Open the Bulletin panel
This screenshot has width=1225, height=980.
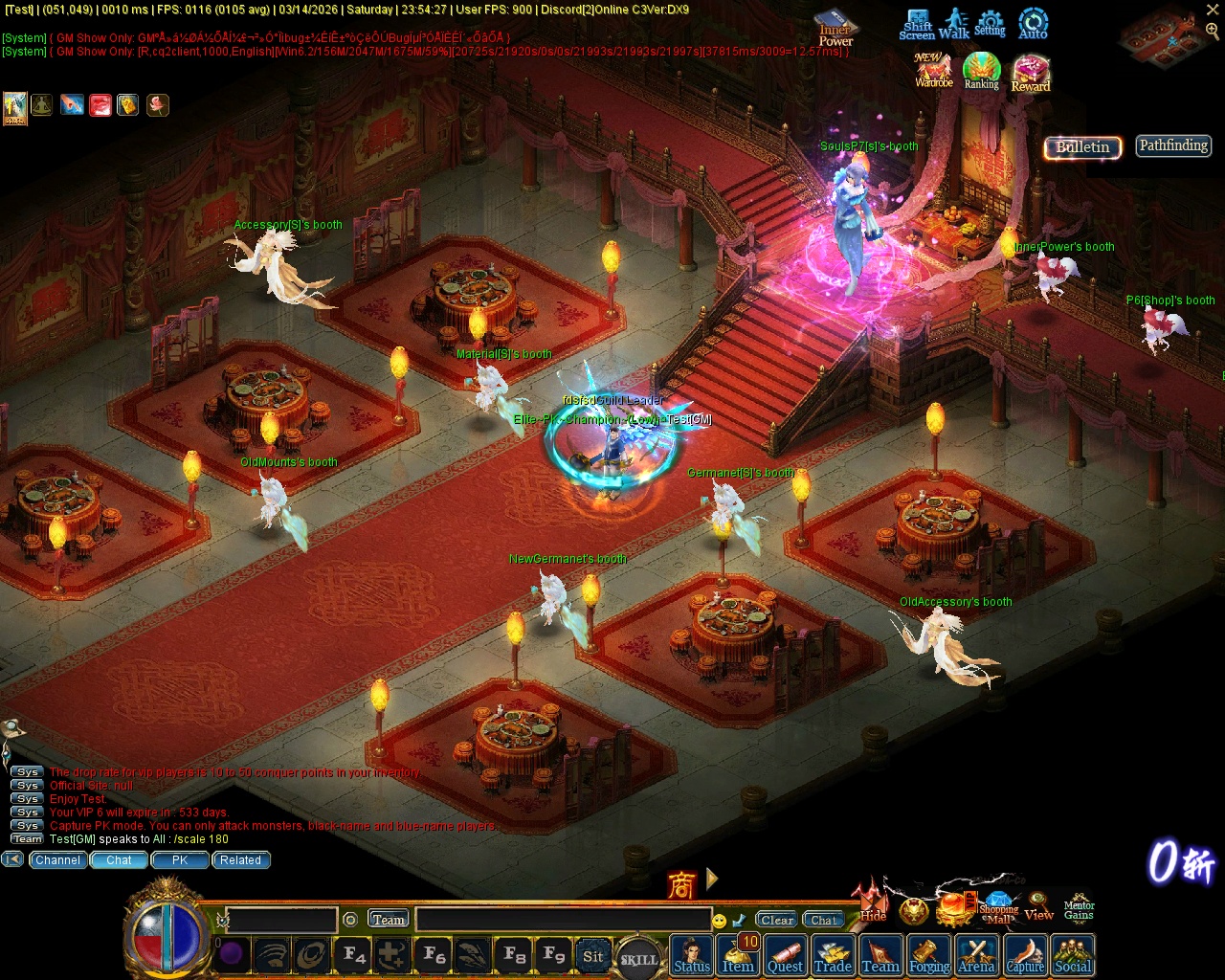(1082, 147)
